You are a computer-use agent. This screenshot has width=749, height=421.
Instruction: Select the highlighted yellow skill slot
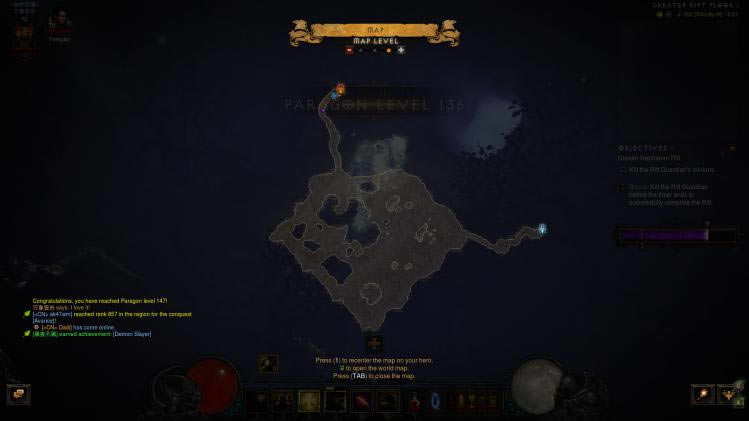click(309, 401)
